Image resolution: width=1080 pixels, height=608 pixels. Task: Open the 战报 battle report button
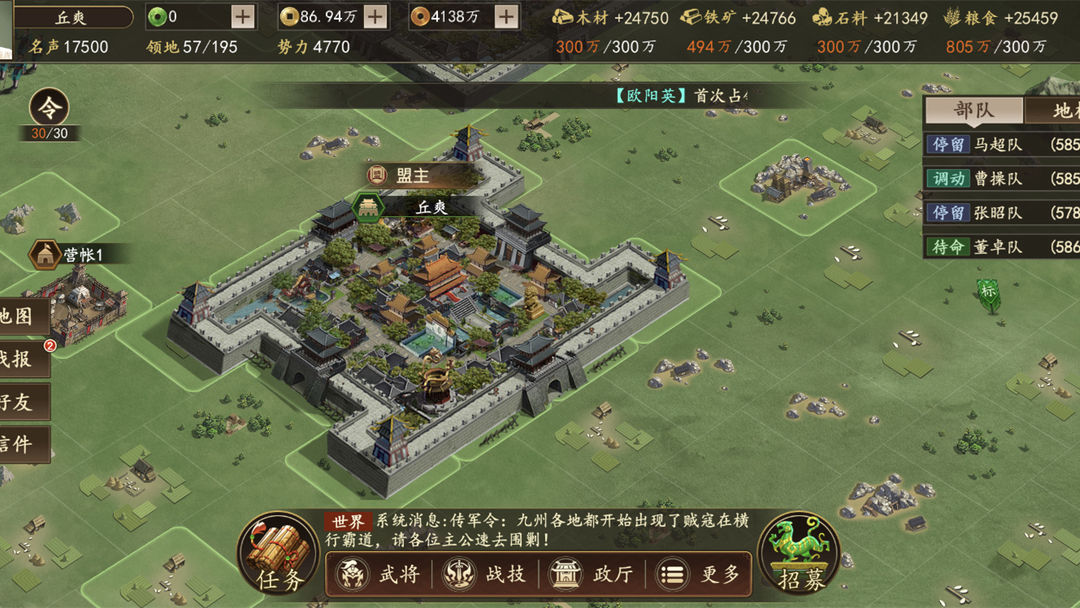point(22,360)
